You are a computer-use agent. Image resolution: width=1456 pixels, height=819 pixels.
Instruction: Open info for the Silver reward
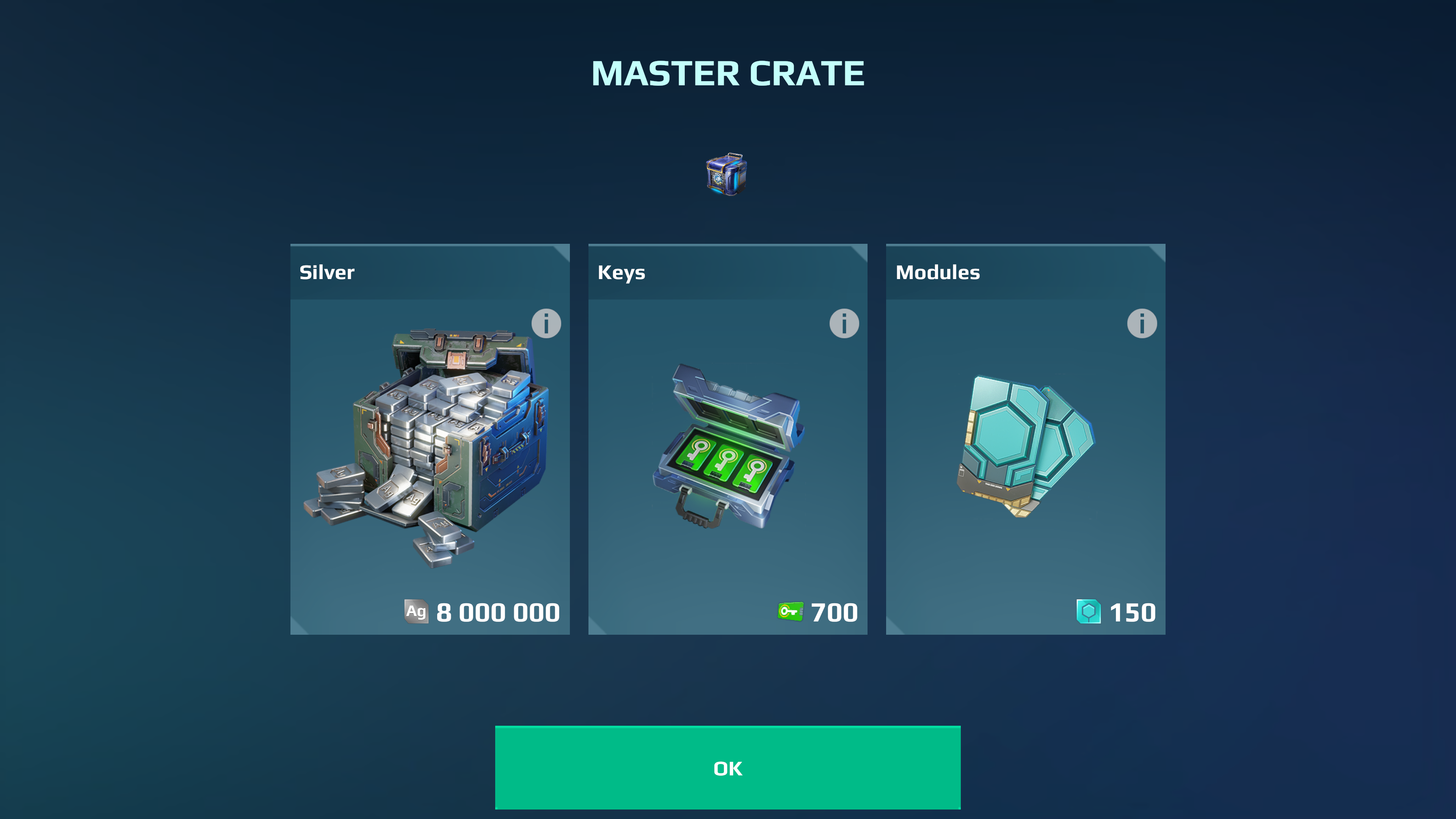pos(546,324)
